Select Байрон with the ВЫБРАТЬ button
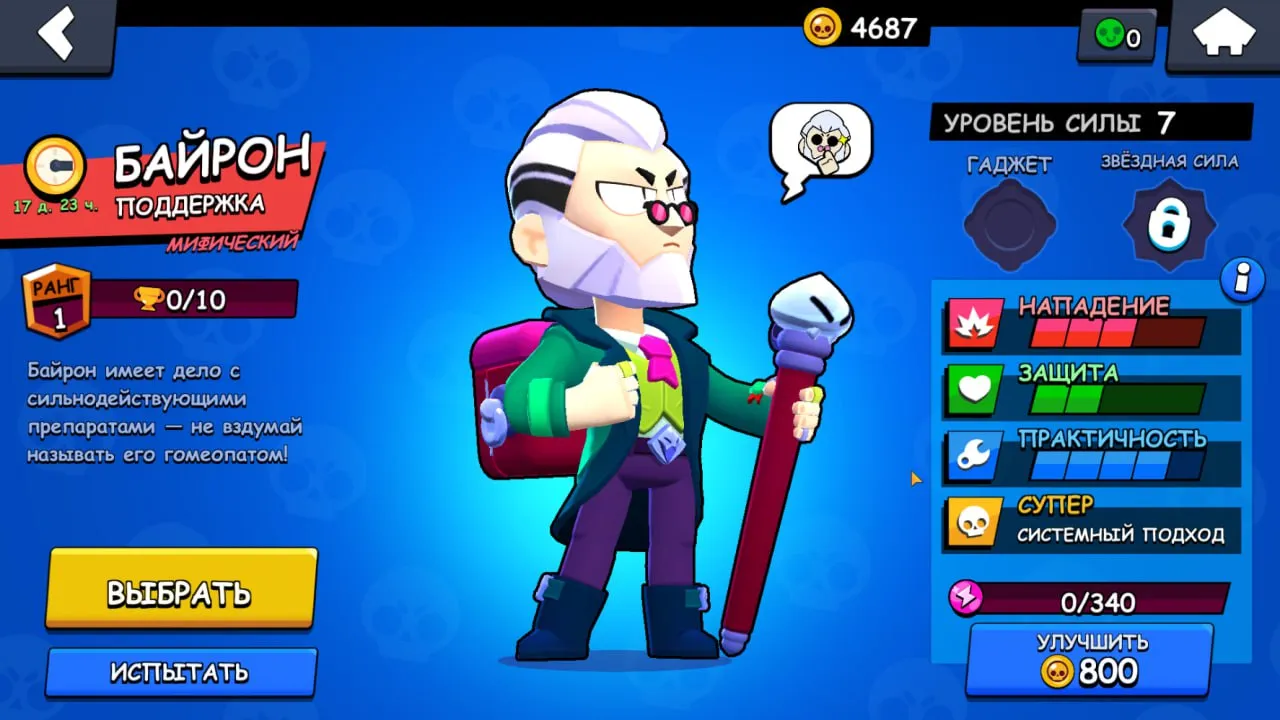 [181, 590]
